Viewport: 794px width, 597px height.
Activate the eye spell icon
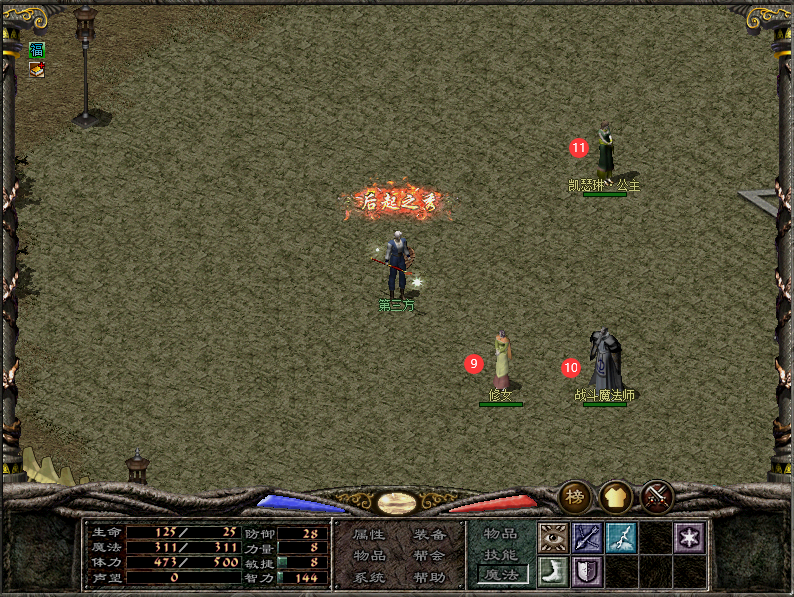554,538
